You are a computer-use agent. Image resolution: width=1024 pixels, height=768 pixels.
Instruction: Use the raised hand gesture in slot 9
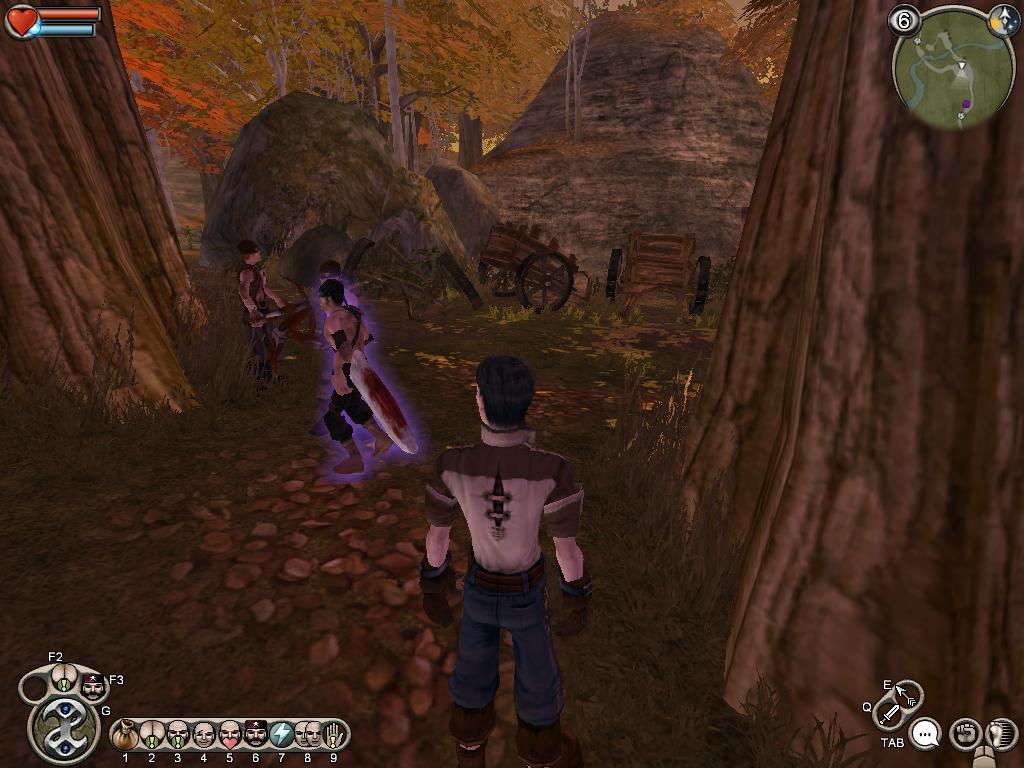[334, 735]
